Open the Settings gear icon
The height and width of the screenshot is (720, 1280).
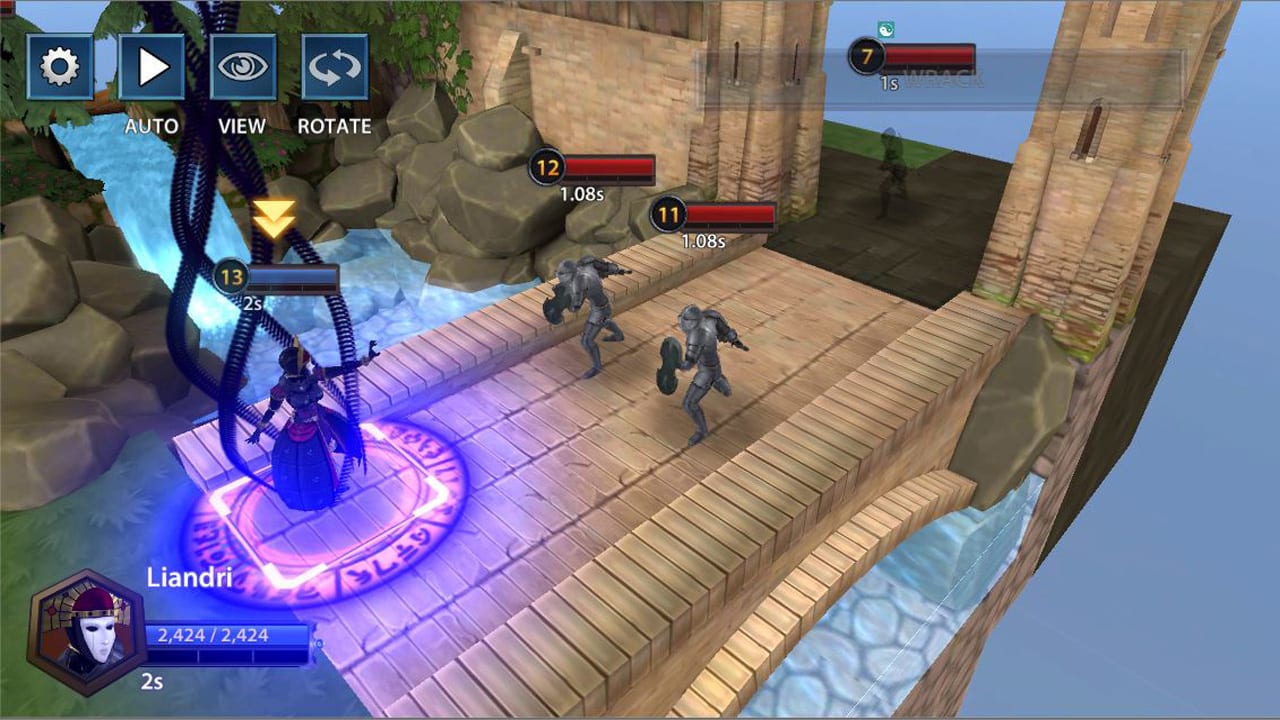point(60,66)
